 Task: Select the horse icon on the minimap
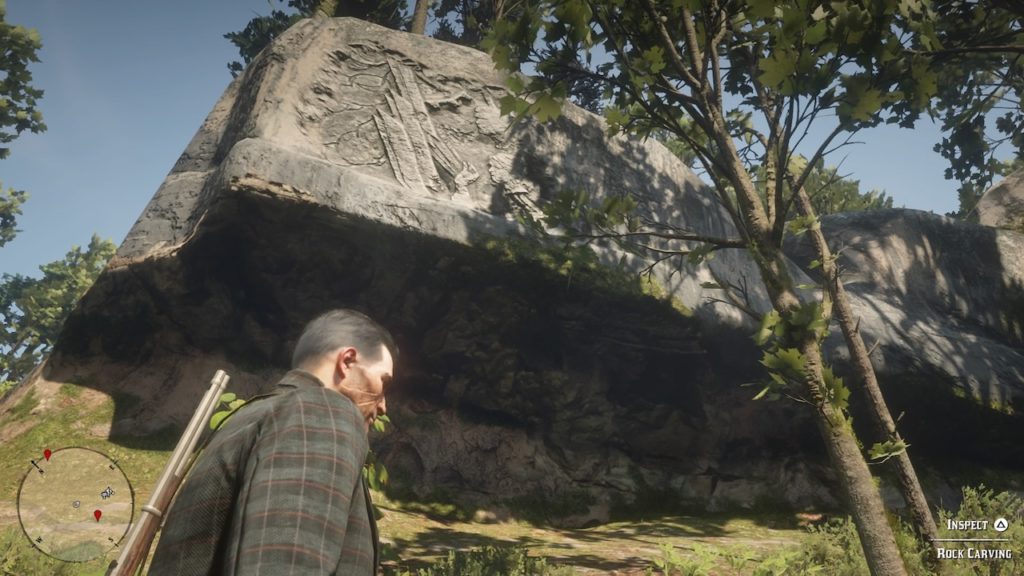point(106,493)
